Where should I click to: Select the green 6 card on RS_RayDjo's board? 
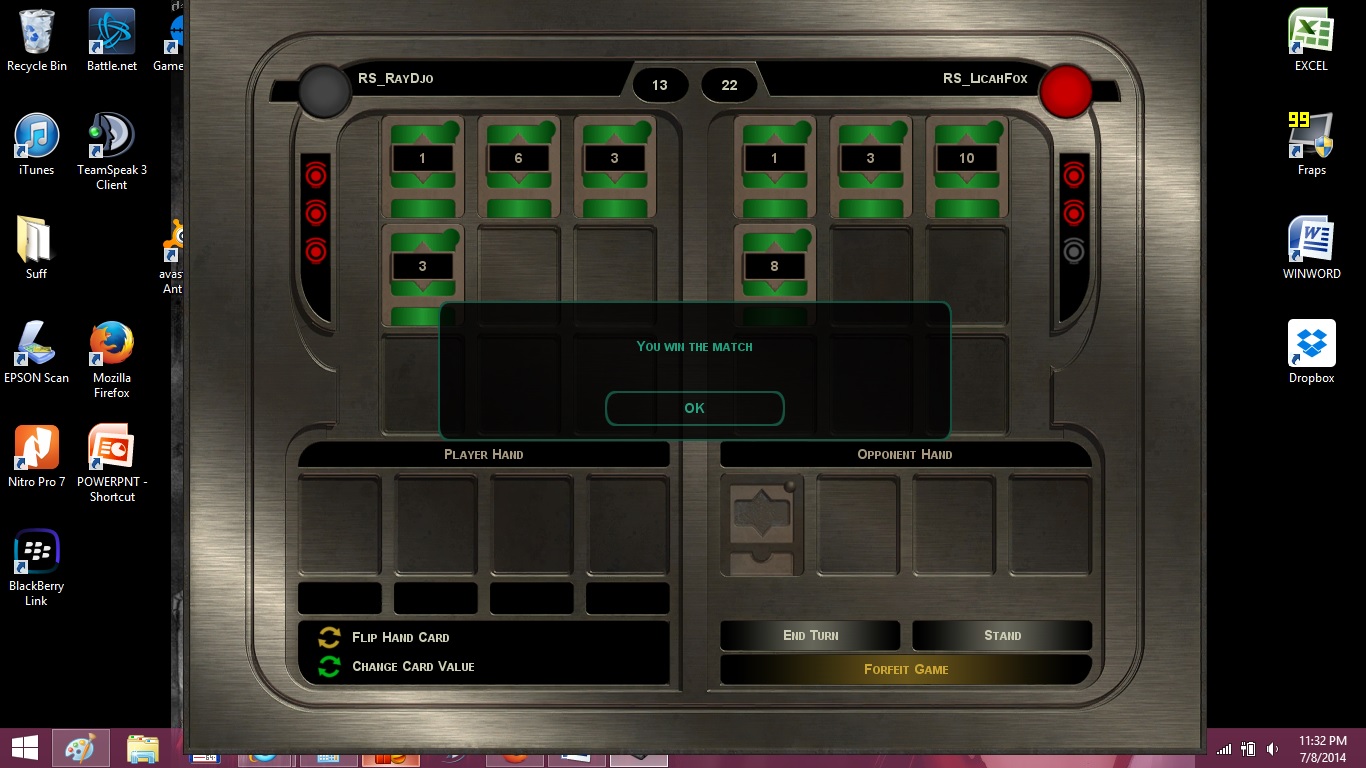518,166
